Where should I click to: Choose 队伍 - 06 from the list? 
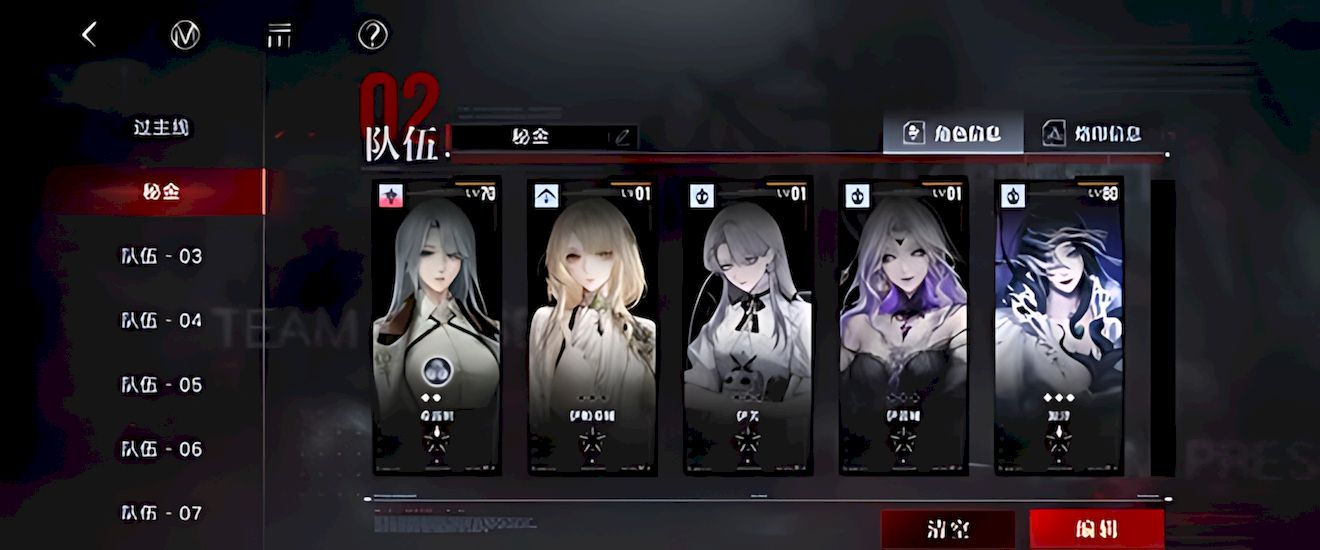point(161,449)
